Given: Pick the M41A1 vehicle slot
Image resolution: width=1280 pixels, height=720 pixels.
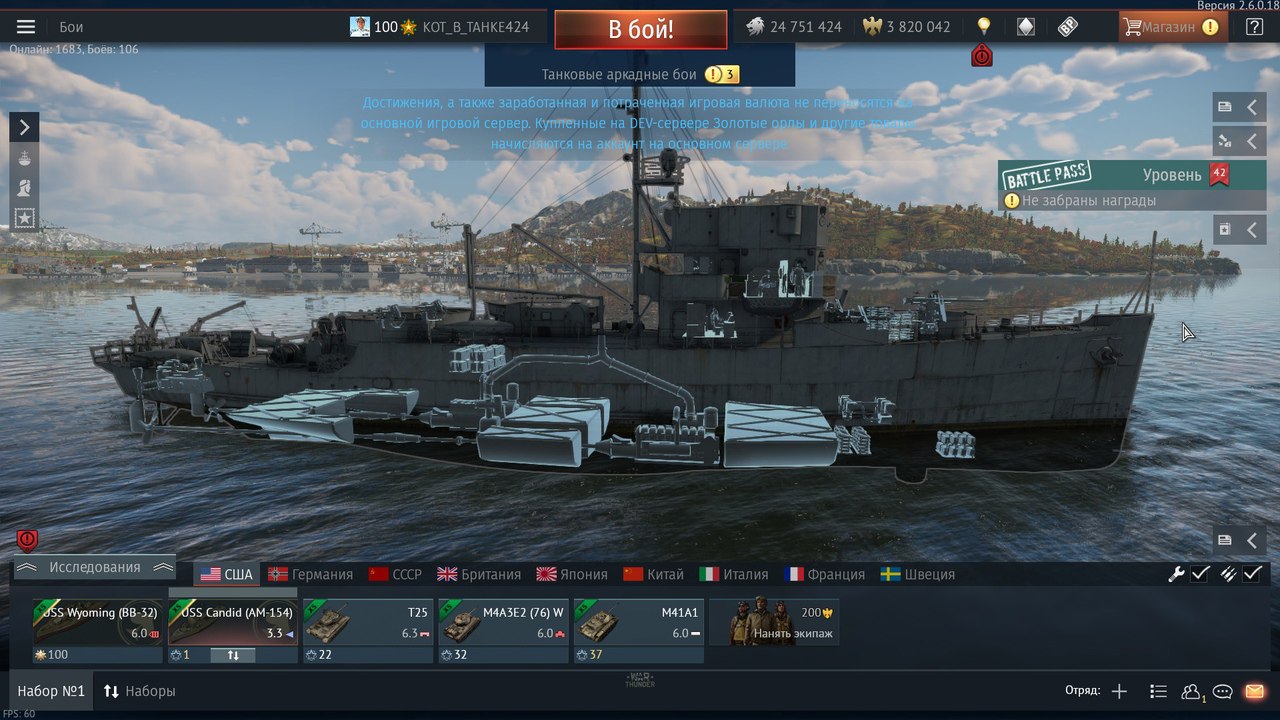Looking at the screenshot, I should (638, 624).
